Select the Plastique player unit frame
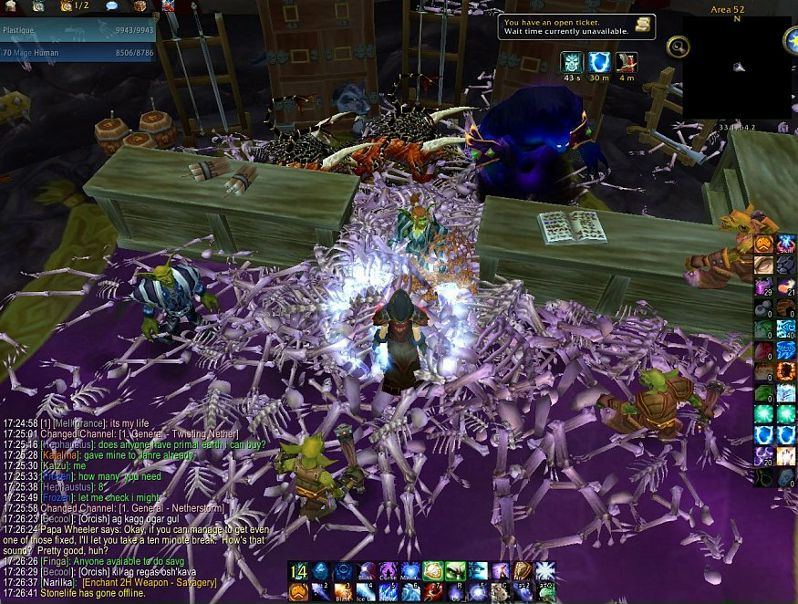798x604 pixels. 77,30
